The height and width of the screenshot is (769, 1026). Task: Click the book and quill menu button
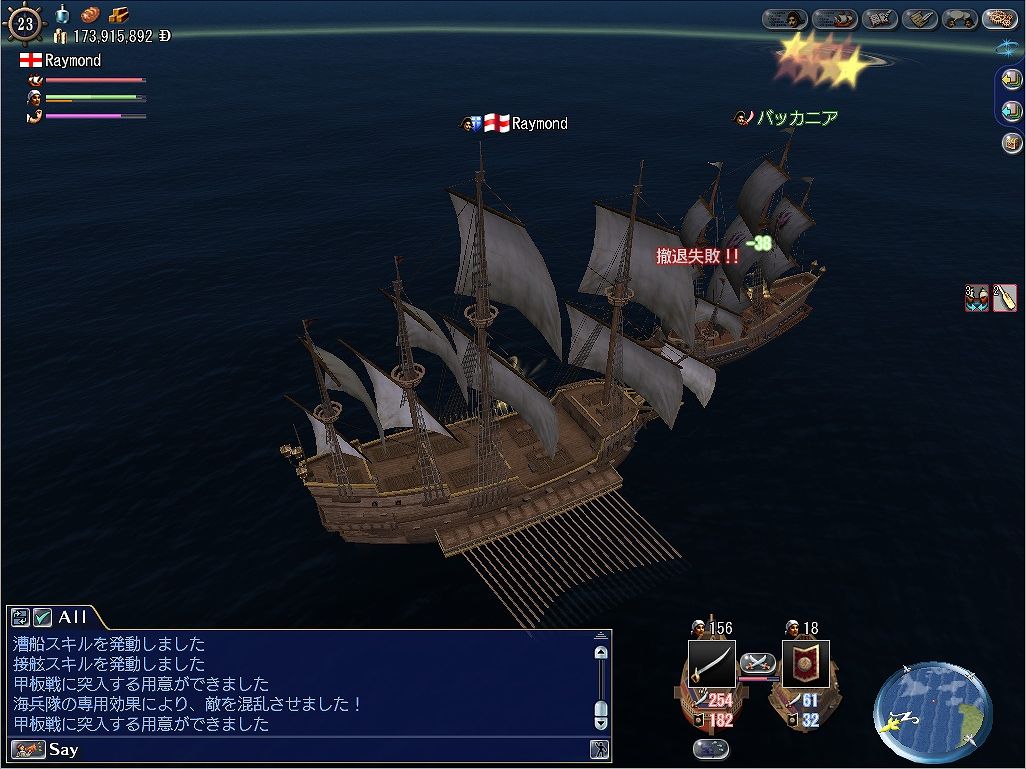click(x=880, y=19)
